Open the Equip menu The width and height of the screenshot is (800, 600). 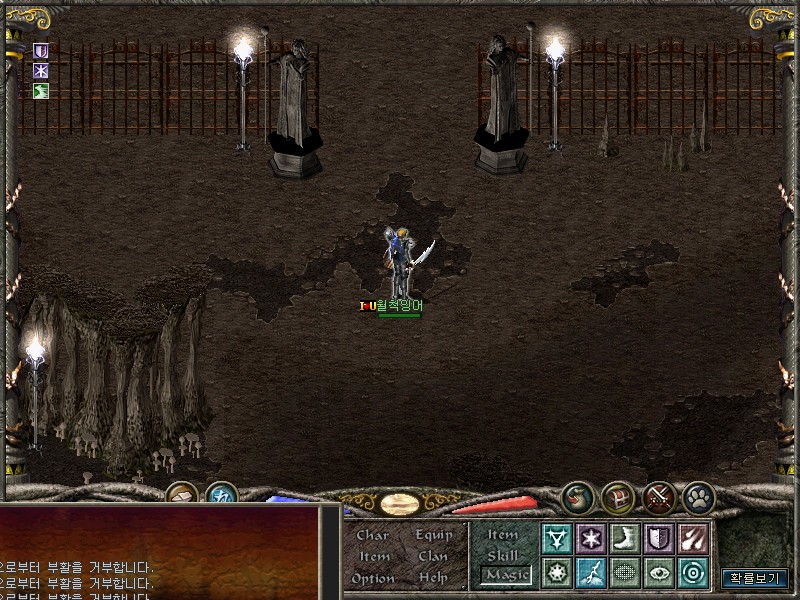(433, 535)
